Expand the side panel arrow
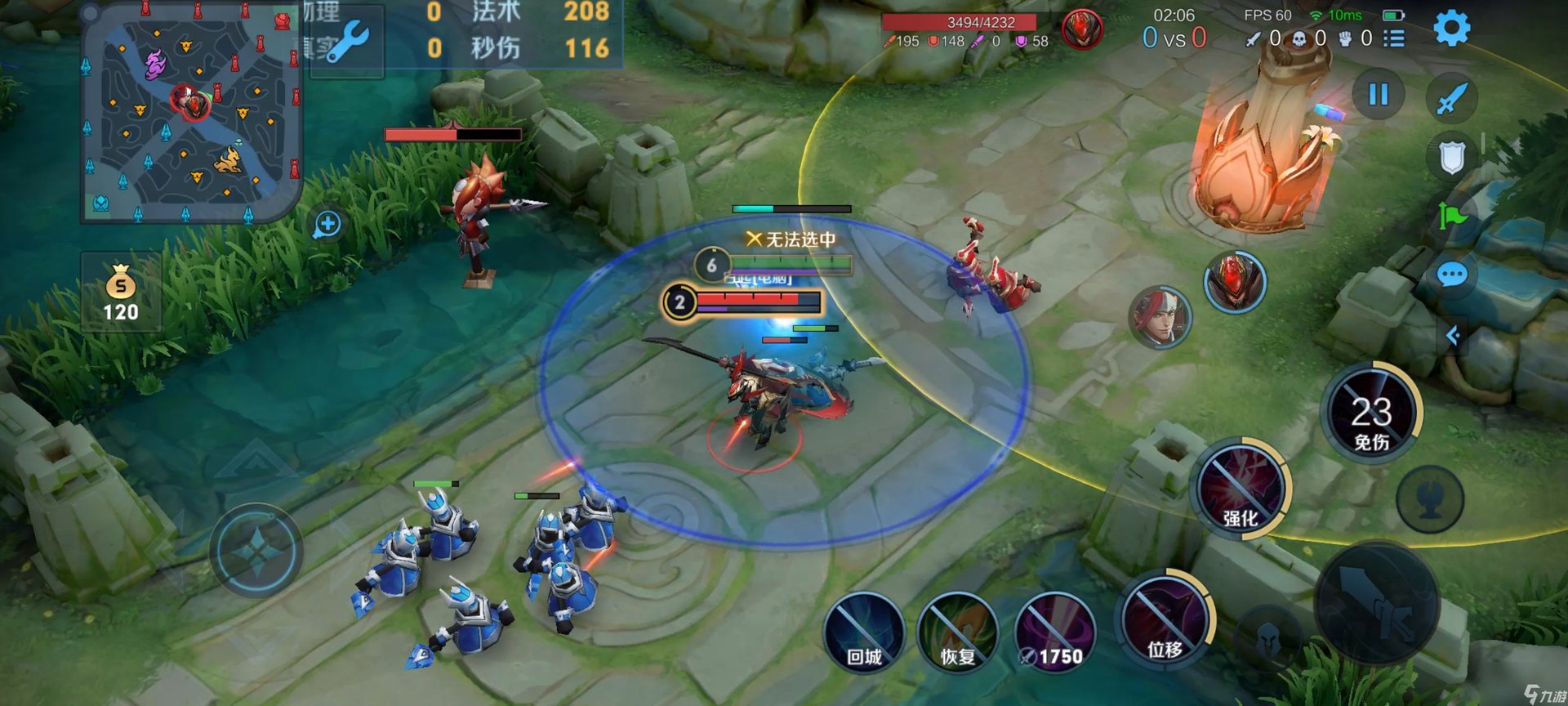 [1453, 335]
